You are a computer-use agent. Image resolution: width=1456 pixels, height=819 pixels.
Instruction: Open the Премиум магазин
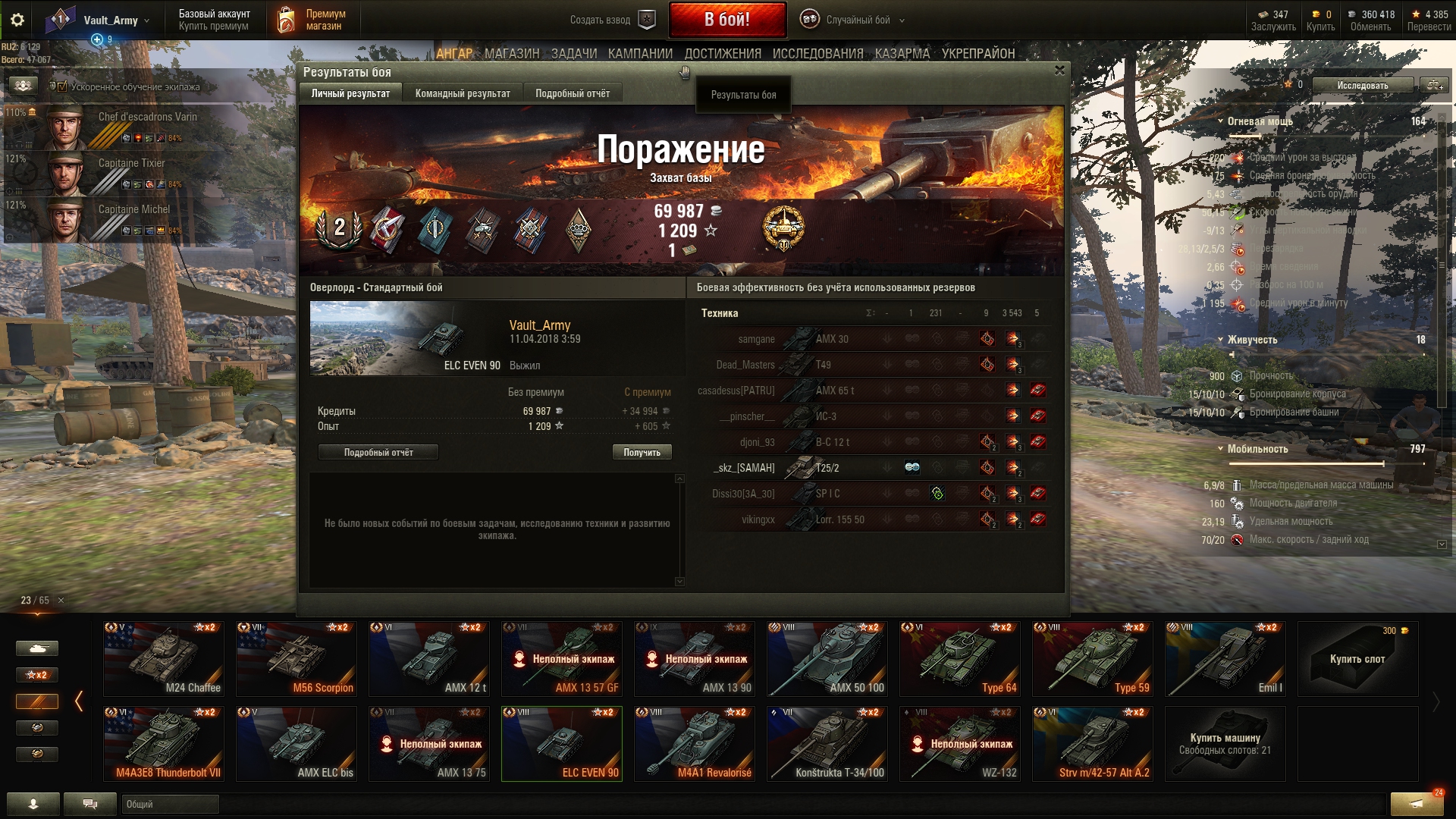[312, 20]
